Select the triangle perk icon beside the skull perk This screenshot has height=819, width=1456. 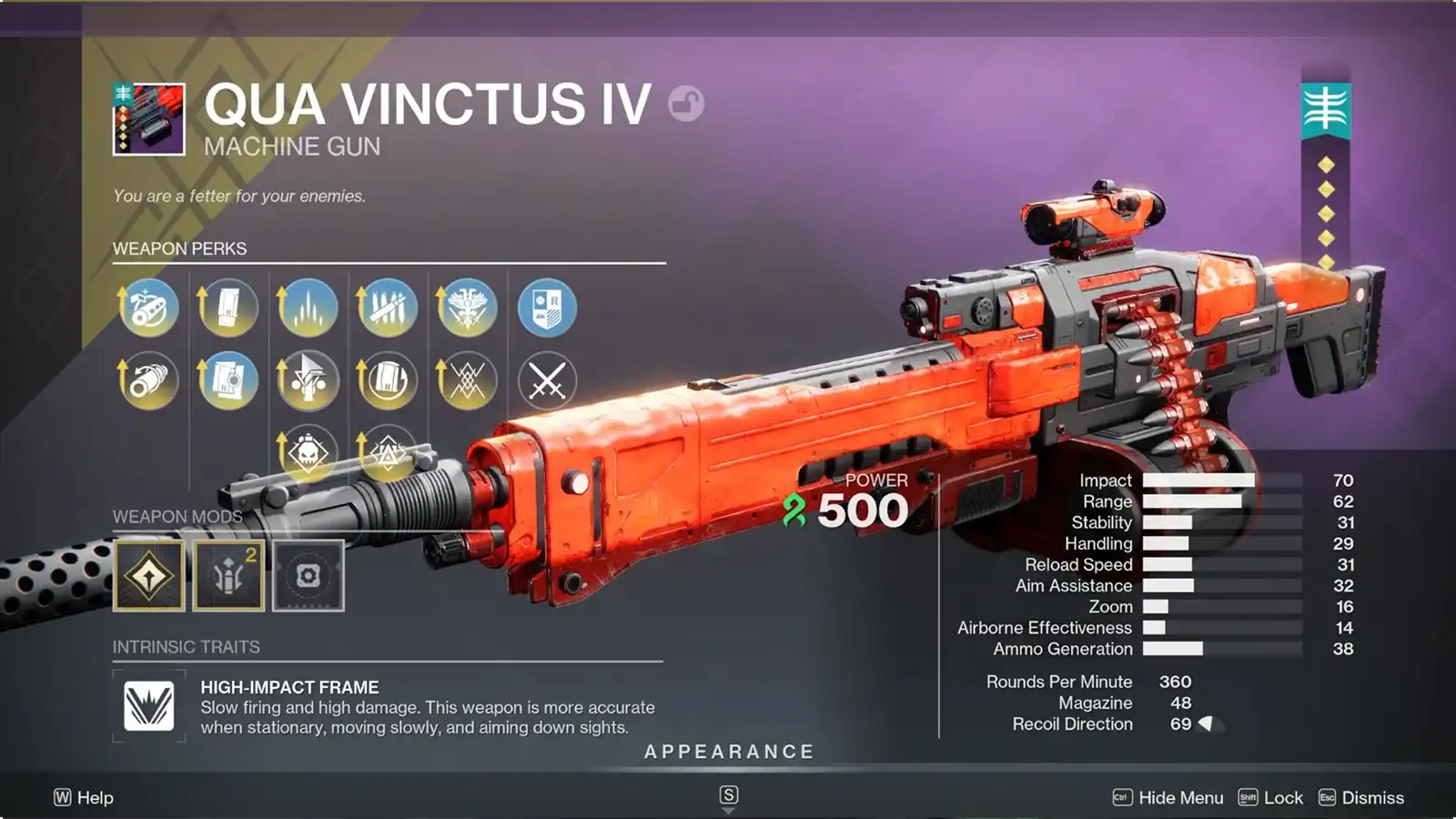click(x=388, y=452)
